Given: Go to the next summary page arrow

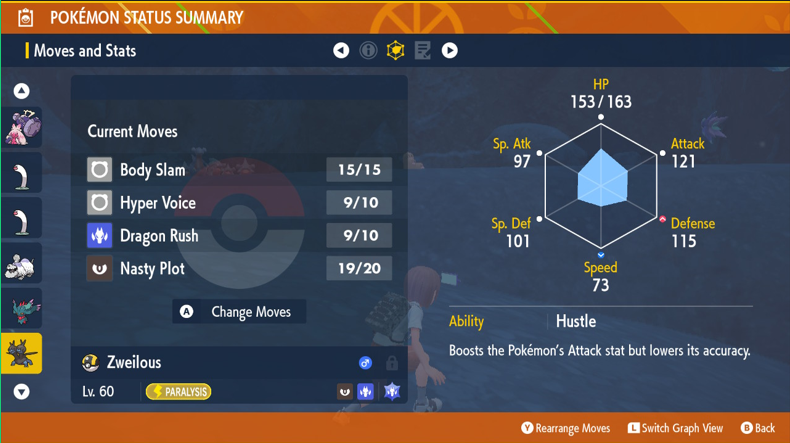Looking at the screenshot, I should pos(450,50).
